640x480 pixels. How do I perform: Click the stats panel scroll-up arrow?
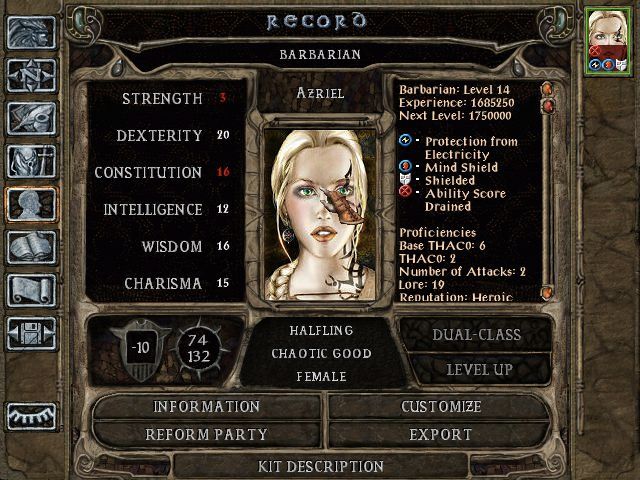547,89
